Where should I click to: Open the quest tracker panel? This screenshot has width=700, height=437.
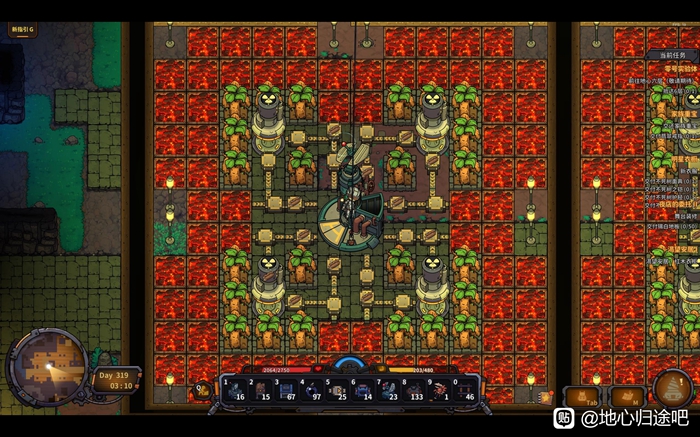tap(672, 54)
